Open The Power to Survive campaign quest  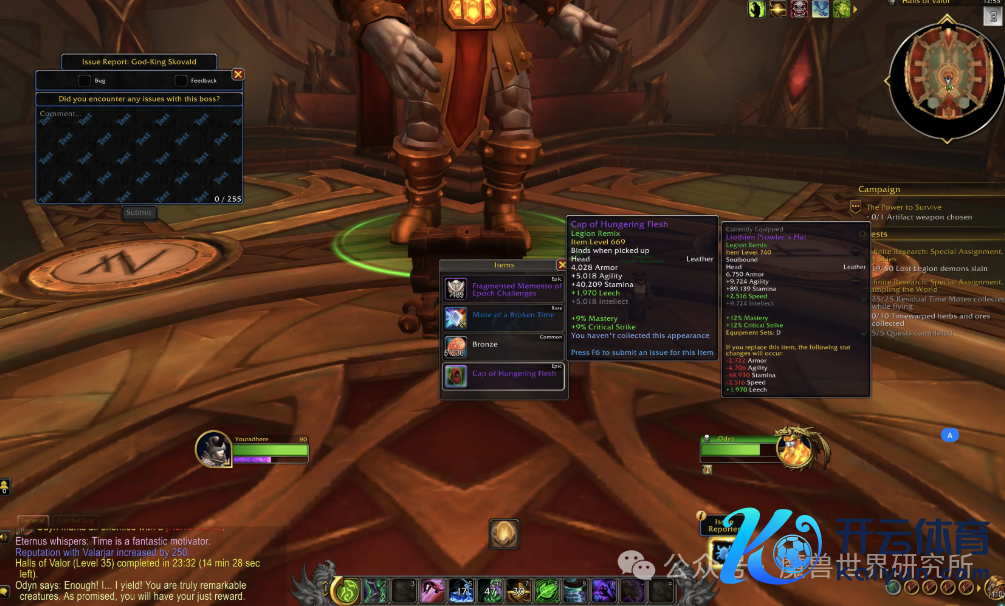pyautogui.click(x=904, y=207)
